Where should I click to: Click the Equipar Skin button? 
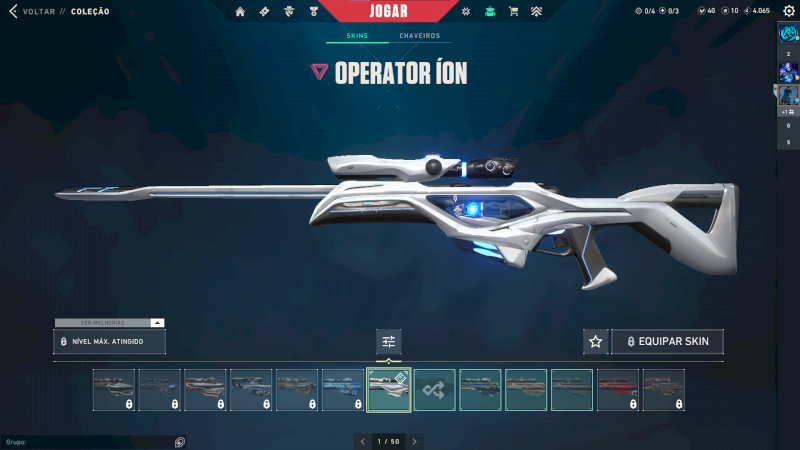(x=667, y=342)
